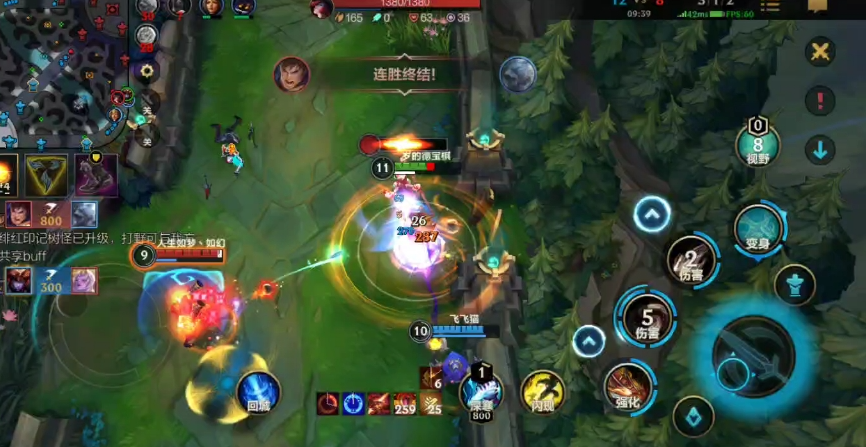Image resolution: width=866 pixels, height=447 pixels.
Task: Use the 800-cost active item button
Action: [481, 393]
